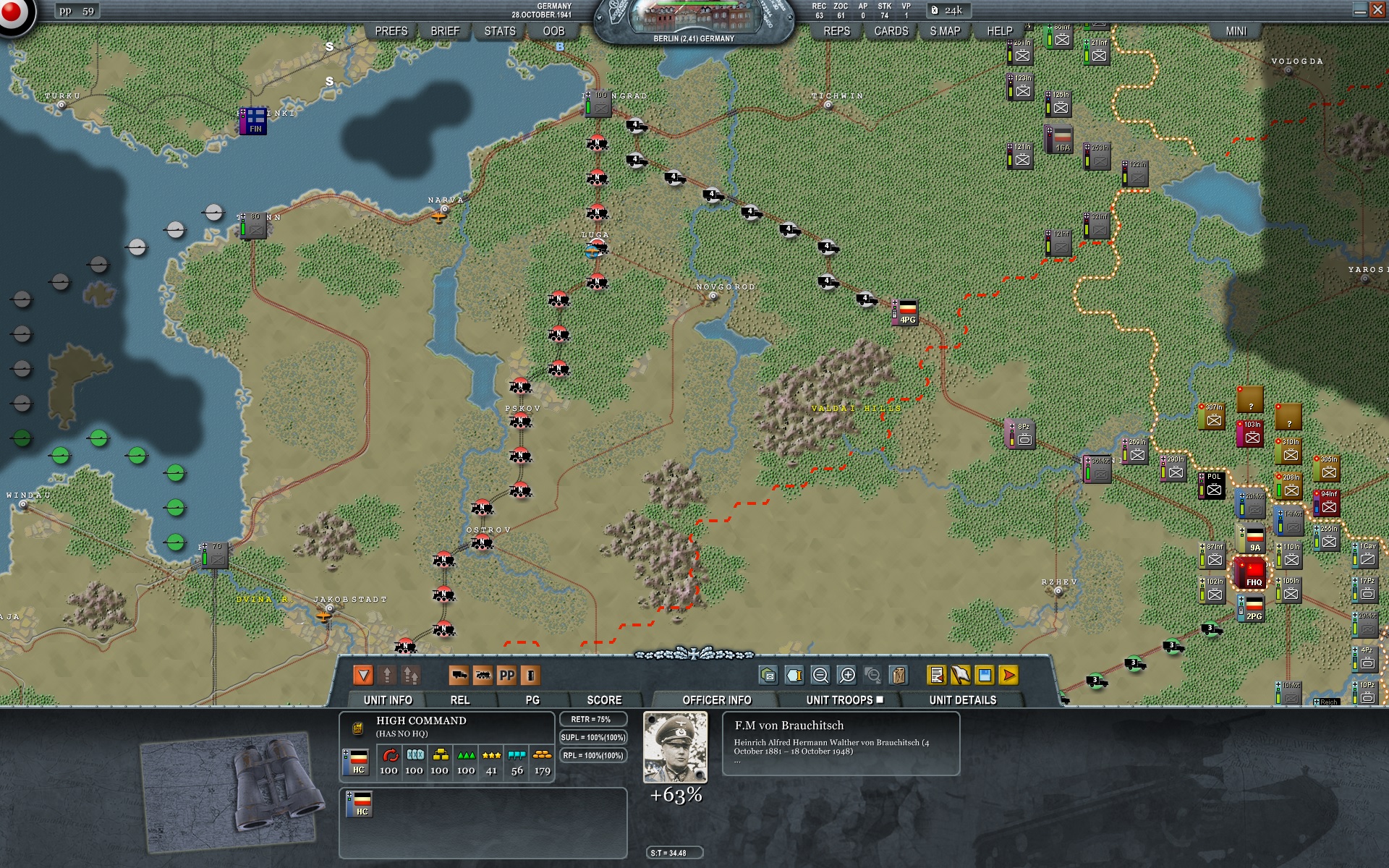Open the PREFS menu
This screenshot has width=1389, height=868.
(x=391, y=31)
